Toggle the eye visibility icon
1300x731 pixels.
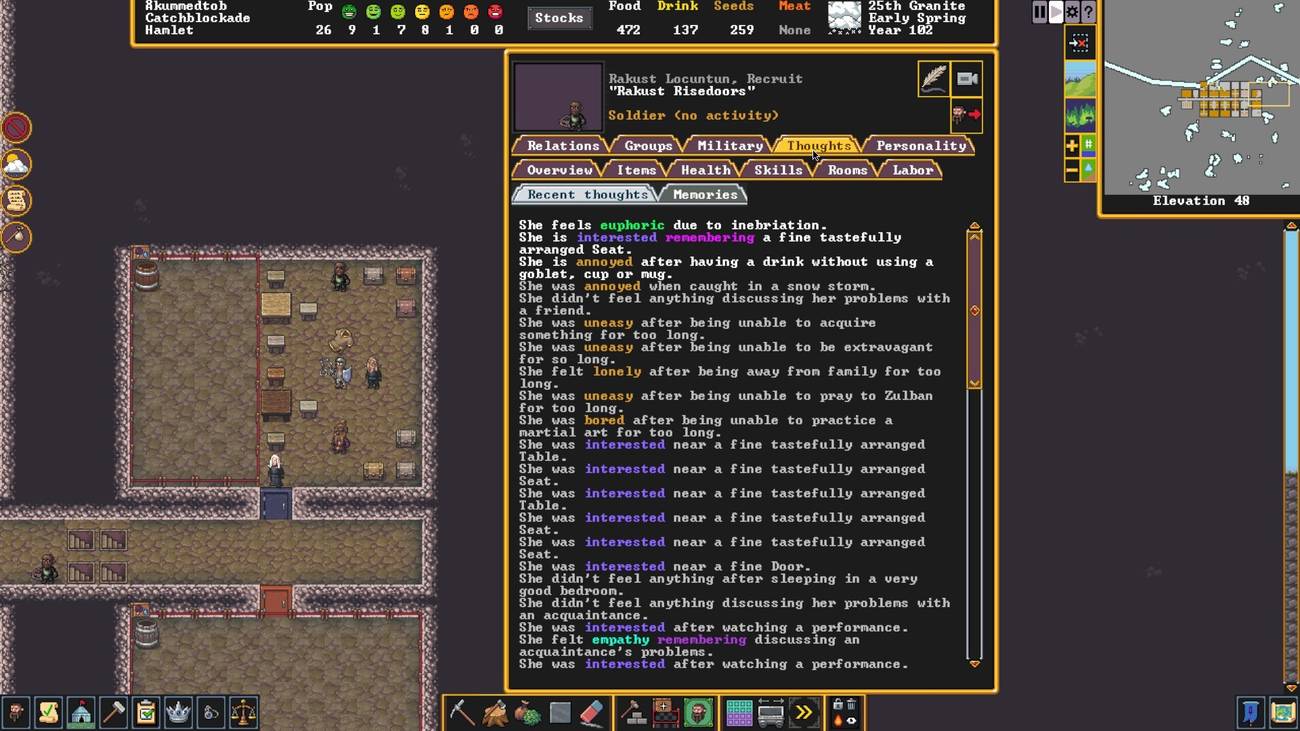[851, 720]
